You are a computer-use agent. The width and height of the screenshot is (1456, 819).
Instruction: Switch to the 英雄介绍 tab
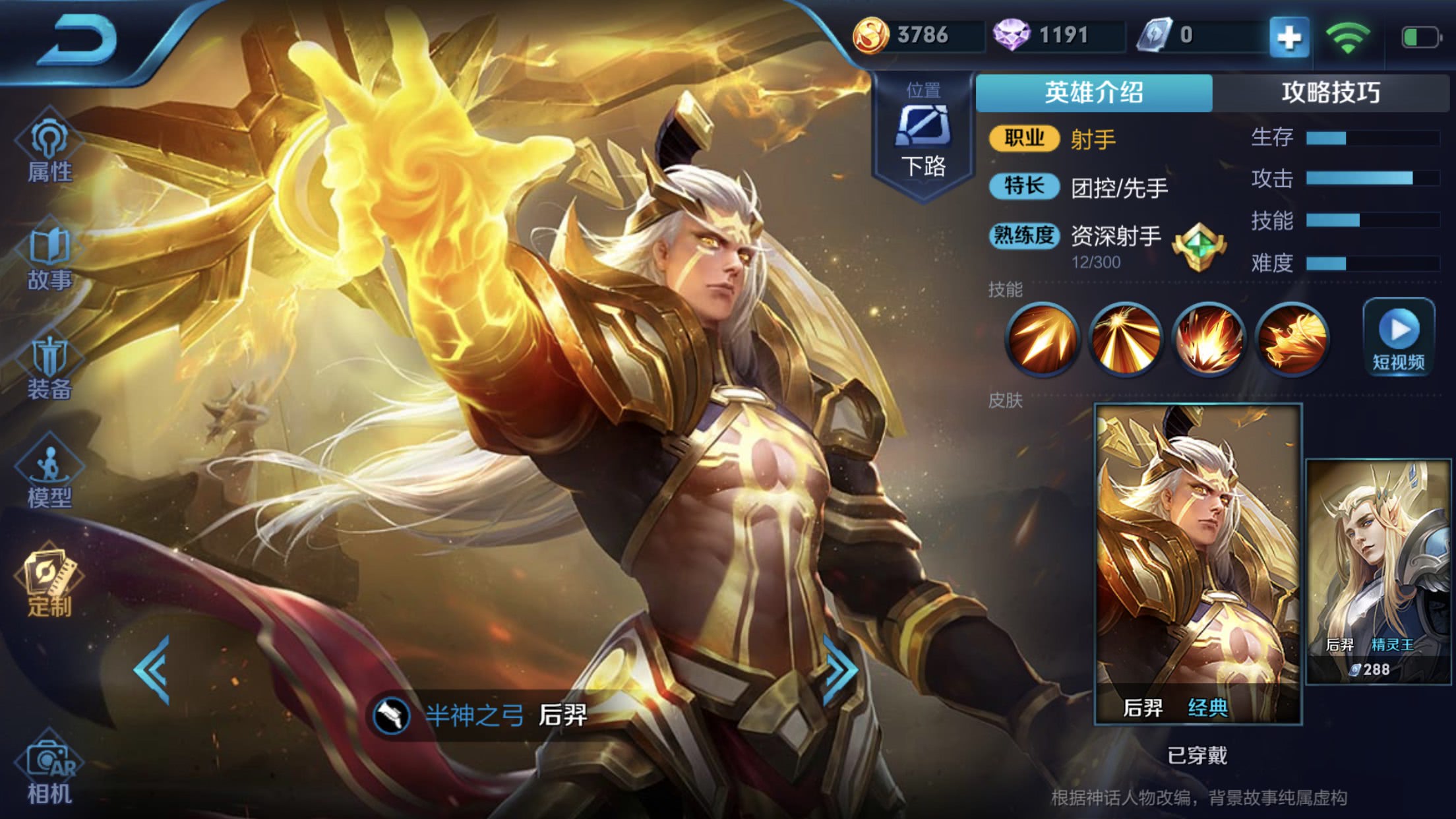[1093, 92]
